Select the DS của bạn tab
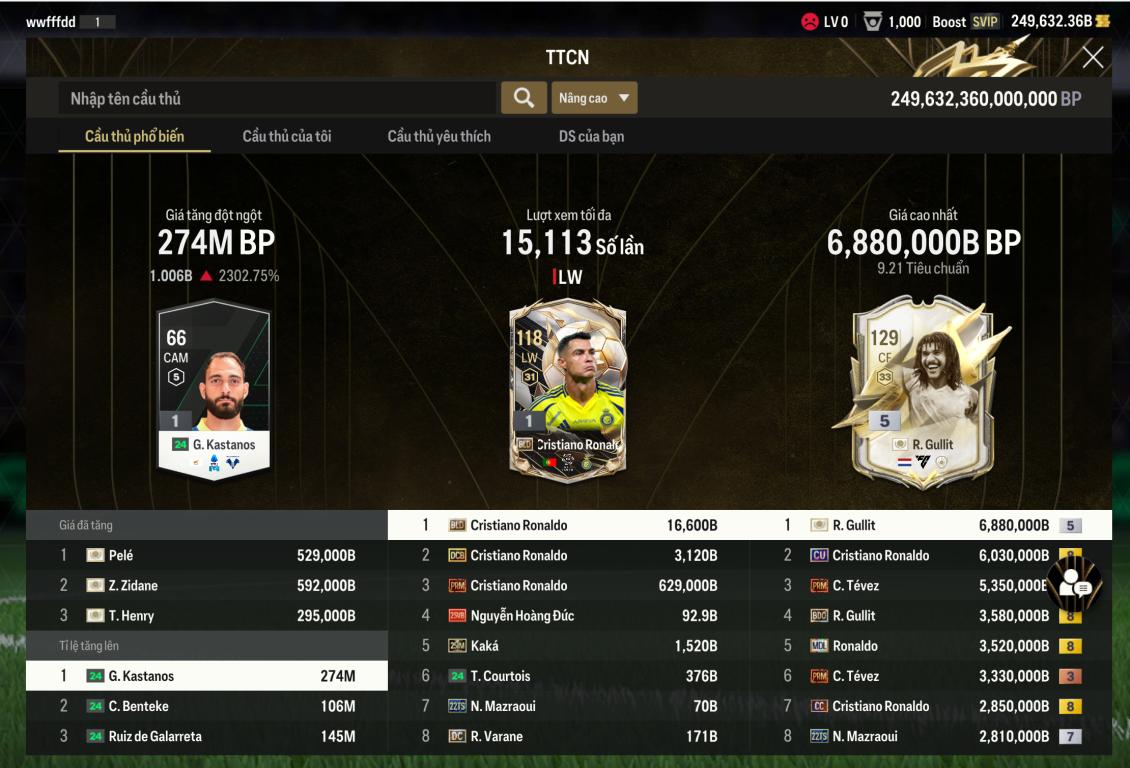The width and height of the screenshot is (1130, 768). click(x=591, y=136)
